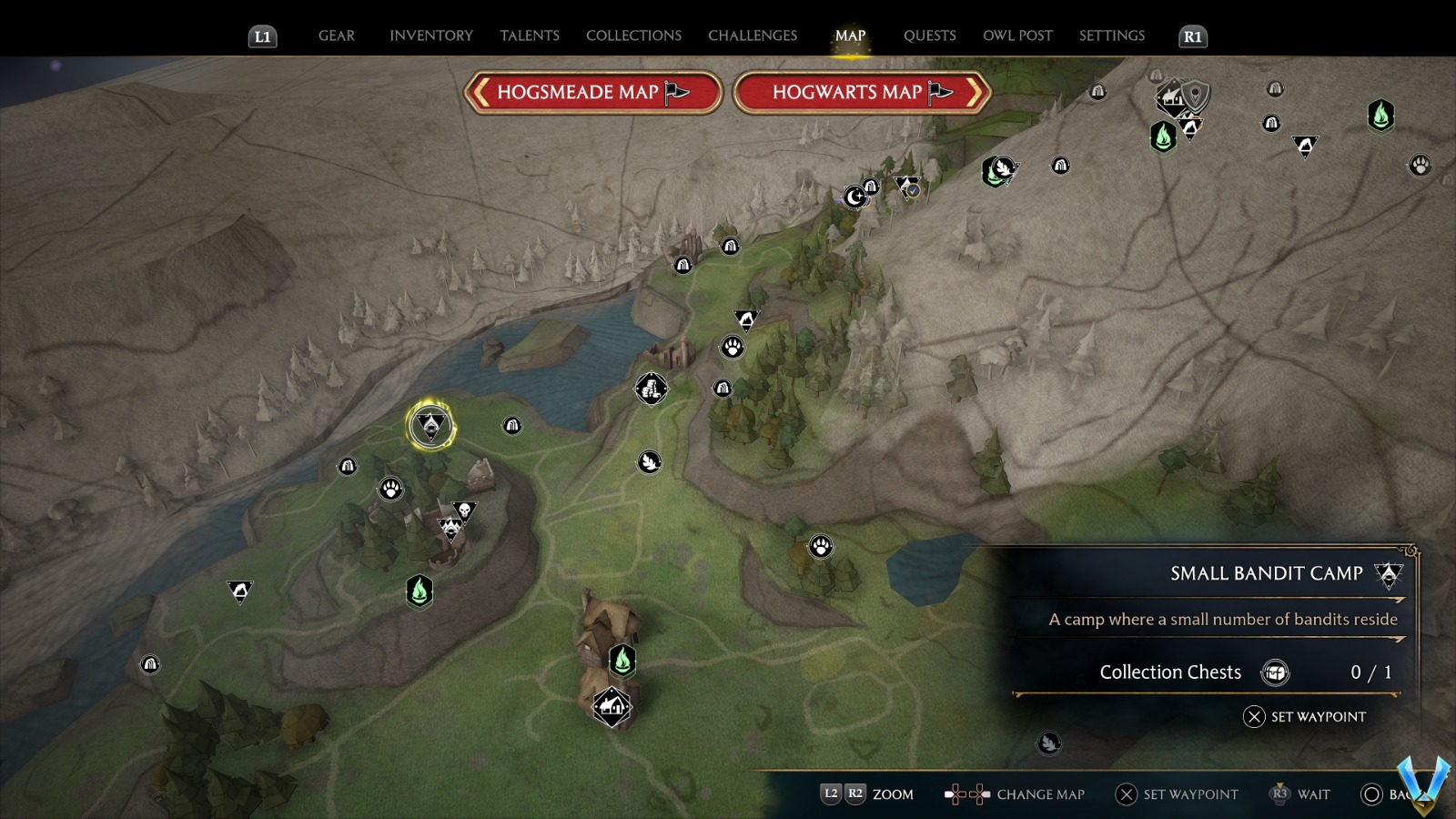Select the highlighted Small Bandit Camp marker
1456x819 pixels.
tap(430, 423)
